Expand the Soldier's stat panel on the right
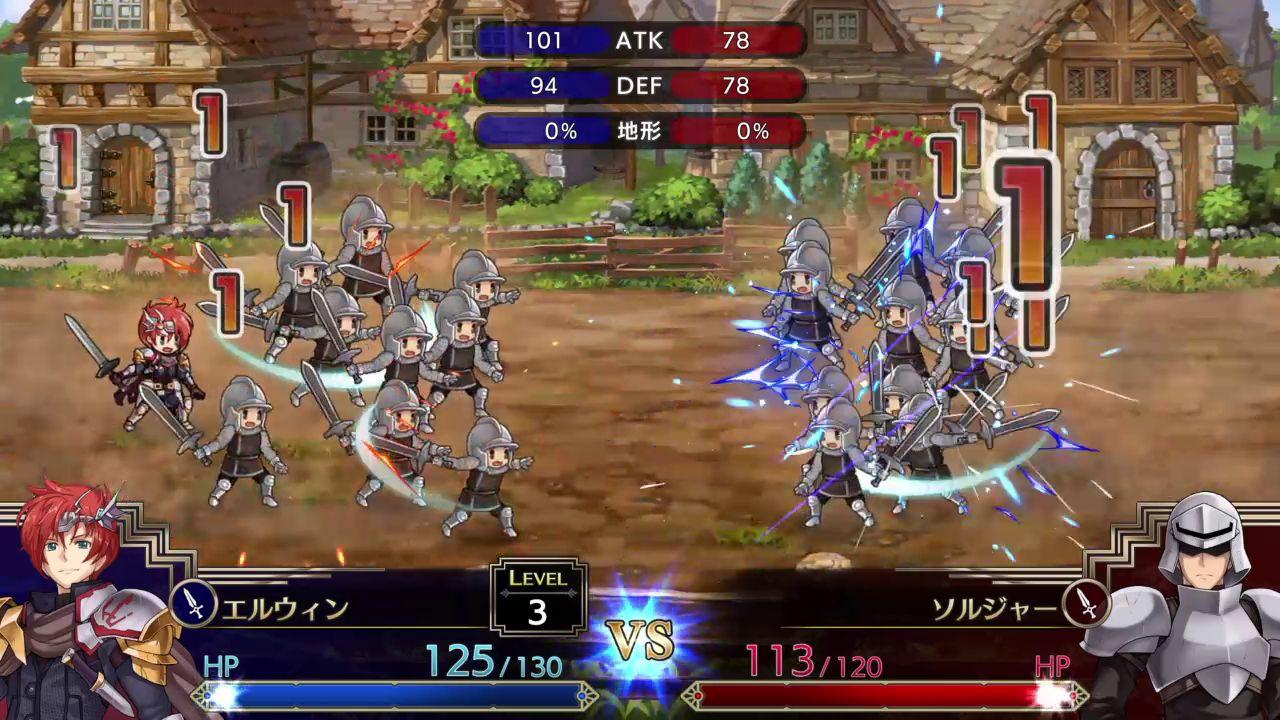Viewport: 1280px width, 720px height. [x=737, y=42]
